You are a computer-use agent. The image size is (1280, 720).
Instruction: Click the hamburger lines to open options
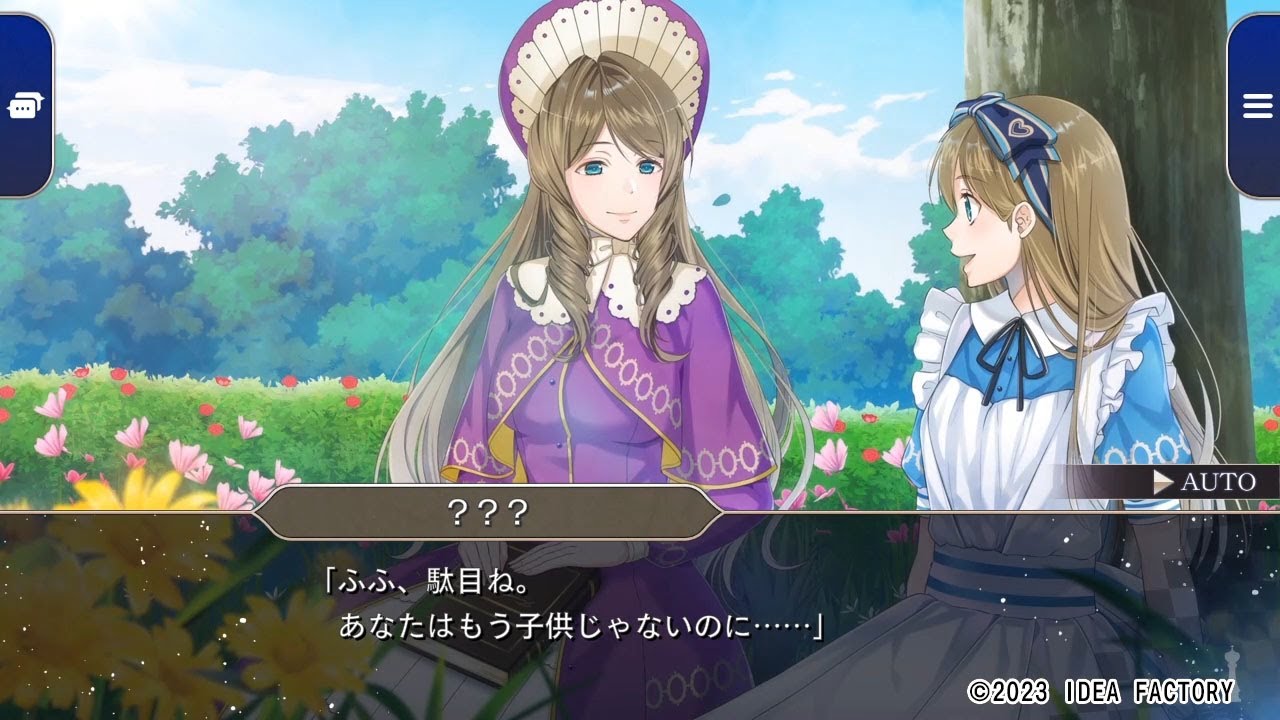pyautogui.click(x=1256, y=105)
